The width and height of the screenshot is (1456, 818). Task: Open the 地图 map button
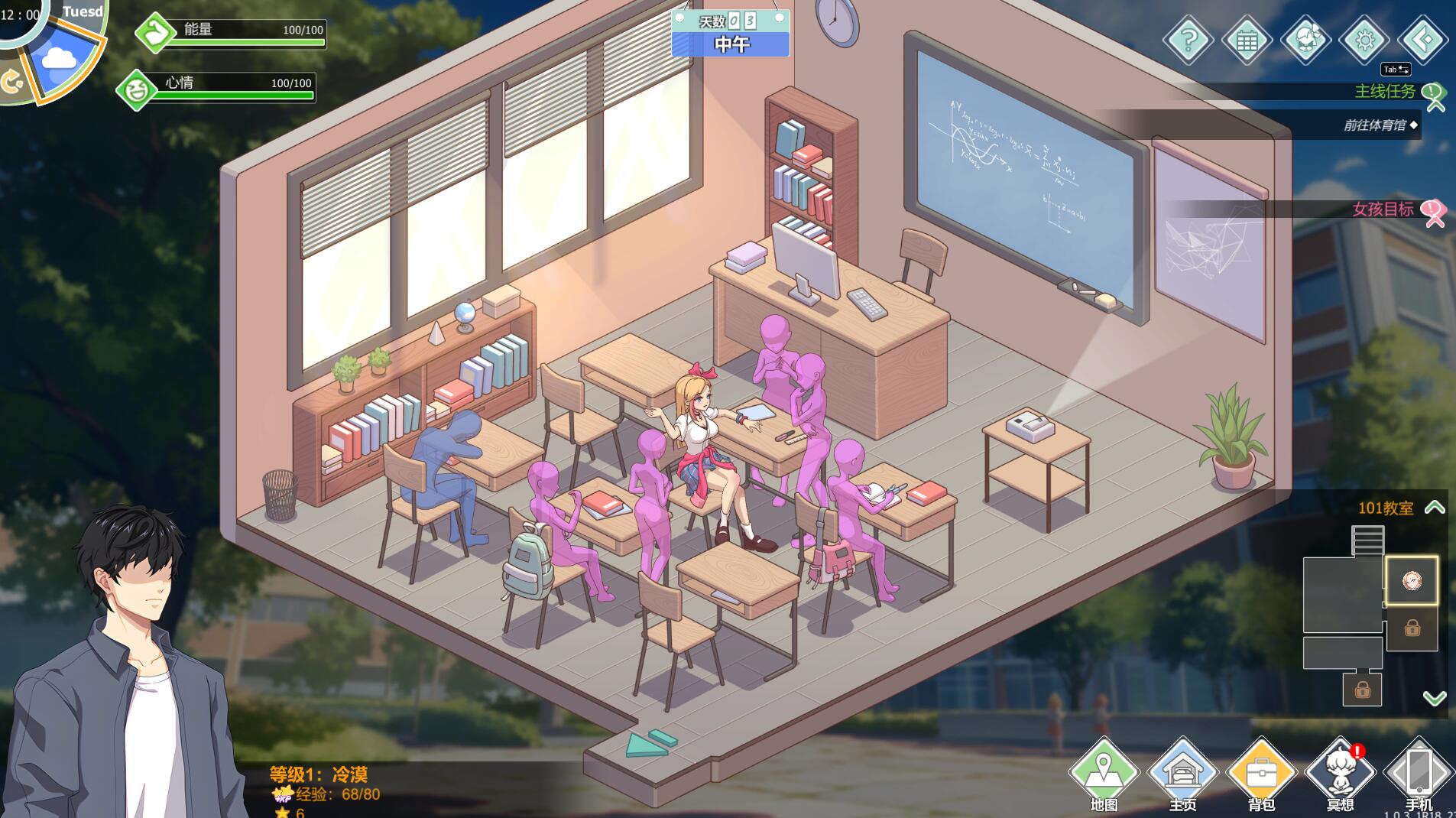pyautogui.click(x=1104, y=774)
